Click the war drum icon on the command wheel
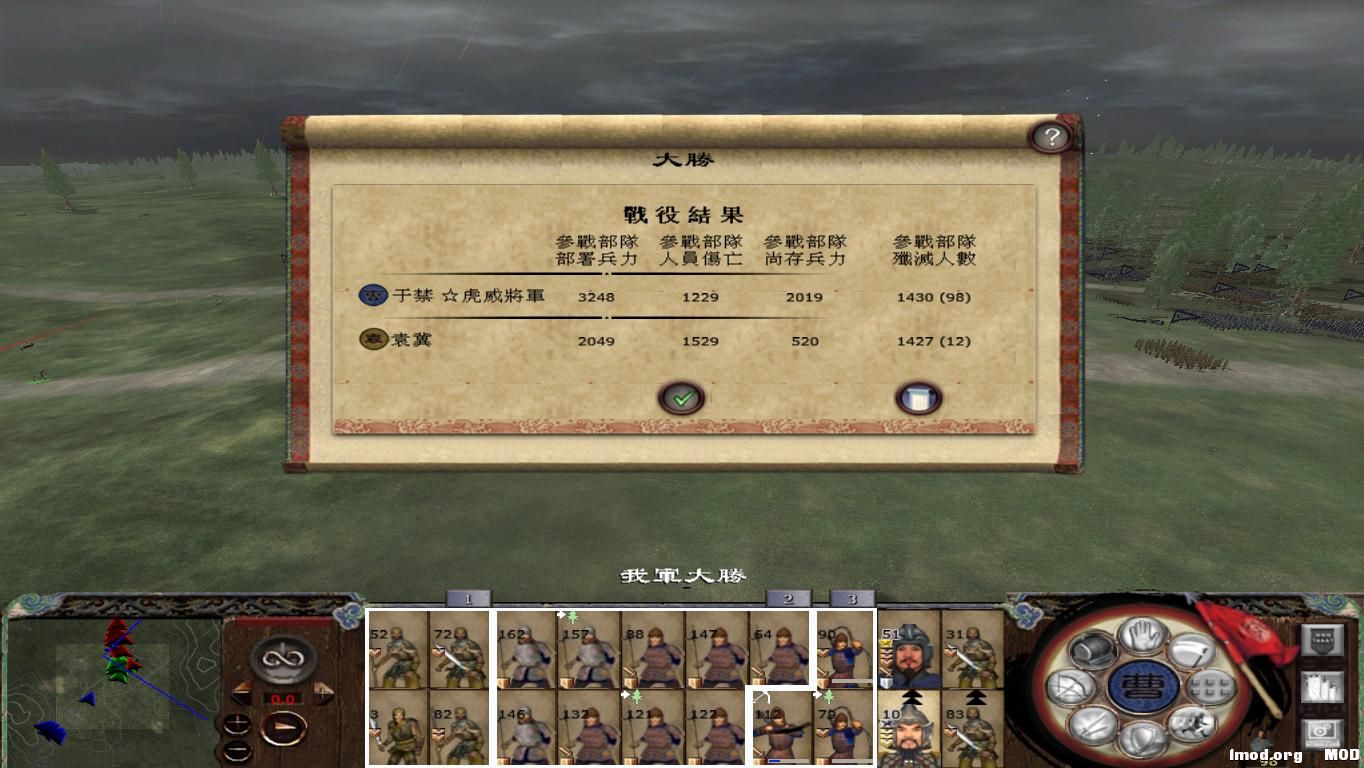Image resolution: width=1364 pixels, height=768 pixels. 1093,650
